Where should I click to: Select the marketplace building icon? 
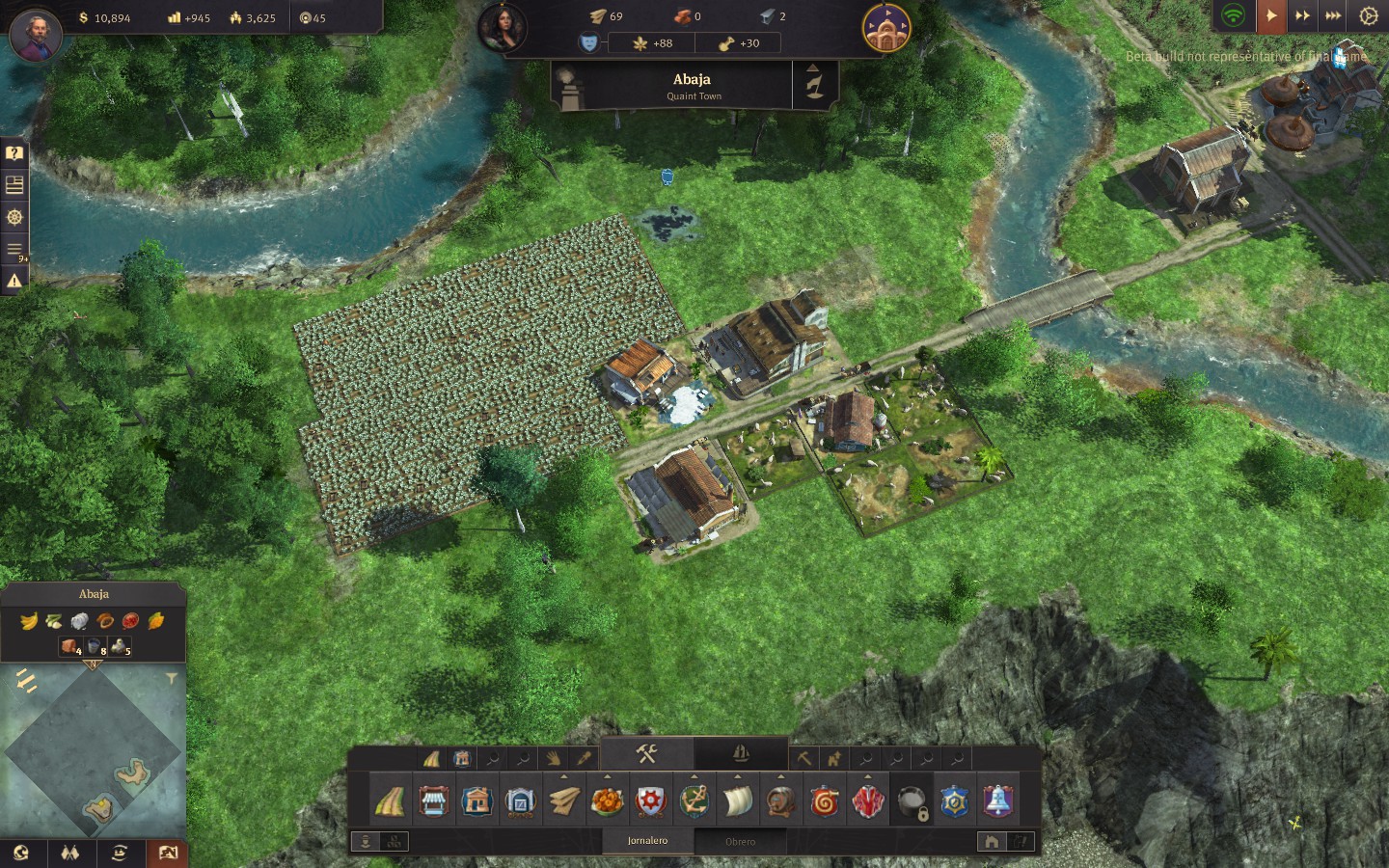point(433,801)
